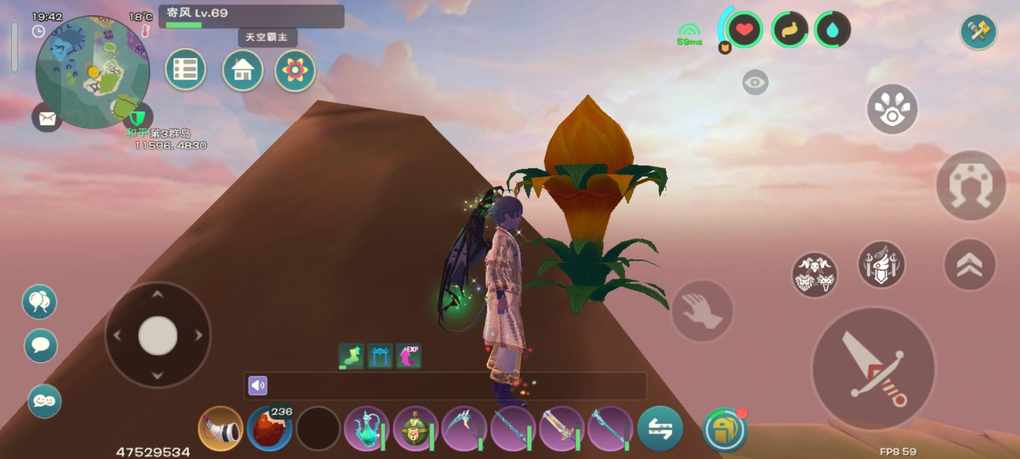Open the circular minimap
Image resolution: width=1020 pixels, height=459 pixels.
pos(92,70)
